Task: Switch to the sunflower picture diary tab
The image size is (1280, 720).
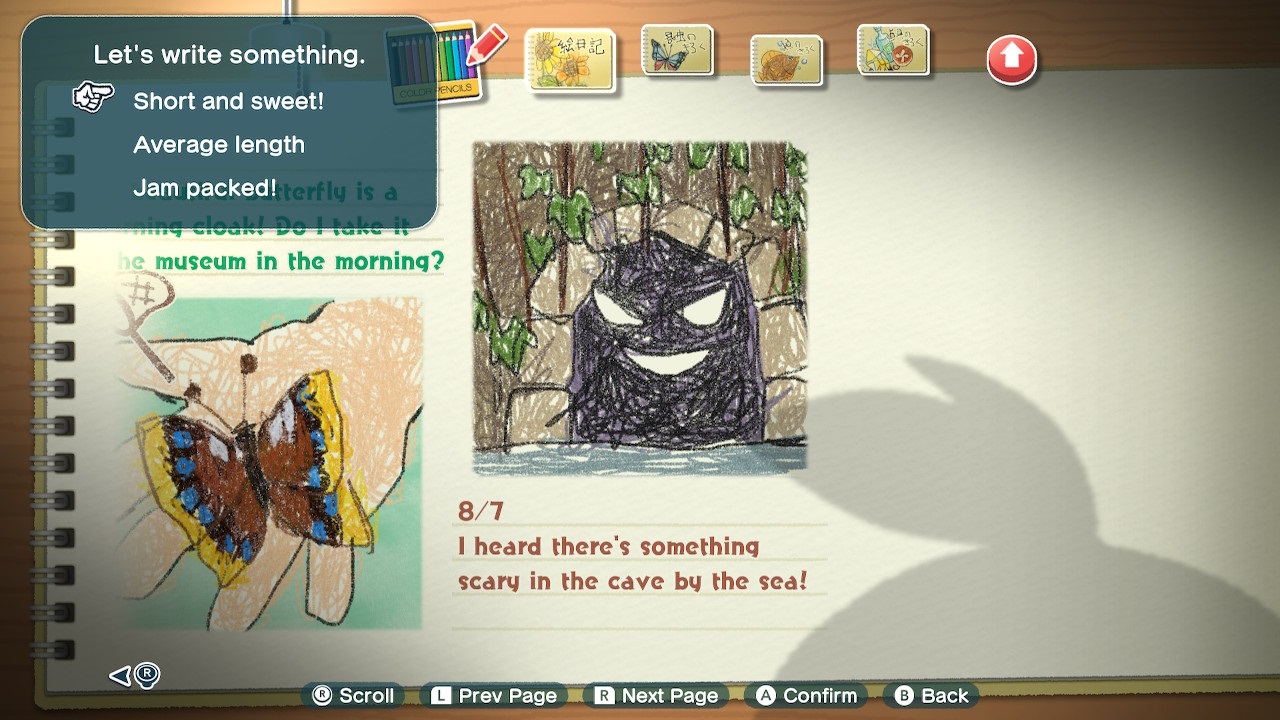Action: (569, 59)
